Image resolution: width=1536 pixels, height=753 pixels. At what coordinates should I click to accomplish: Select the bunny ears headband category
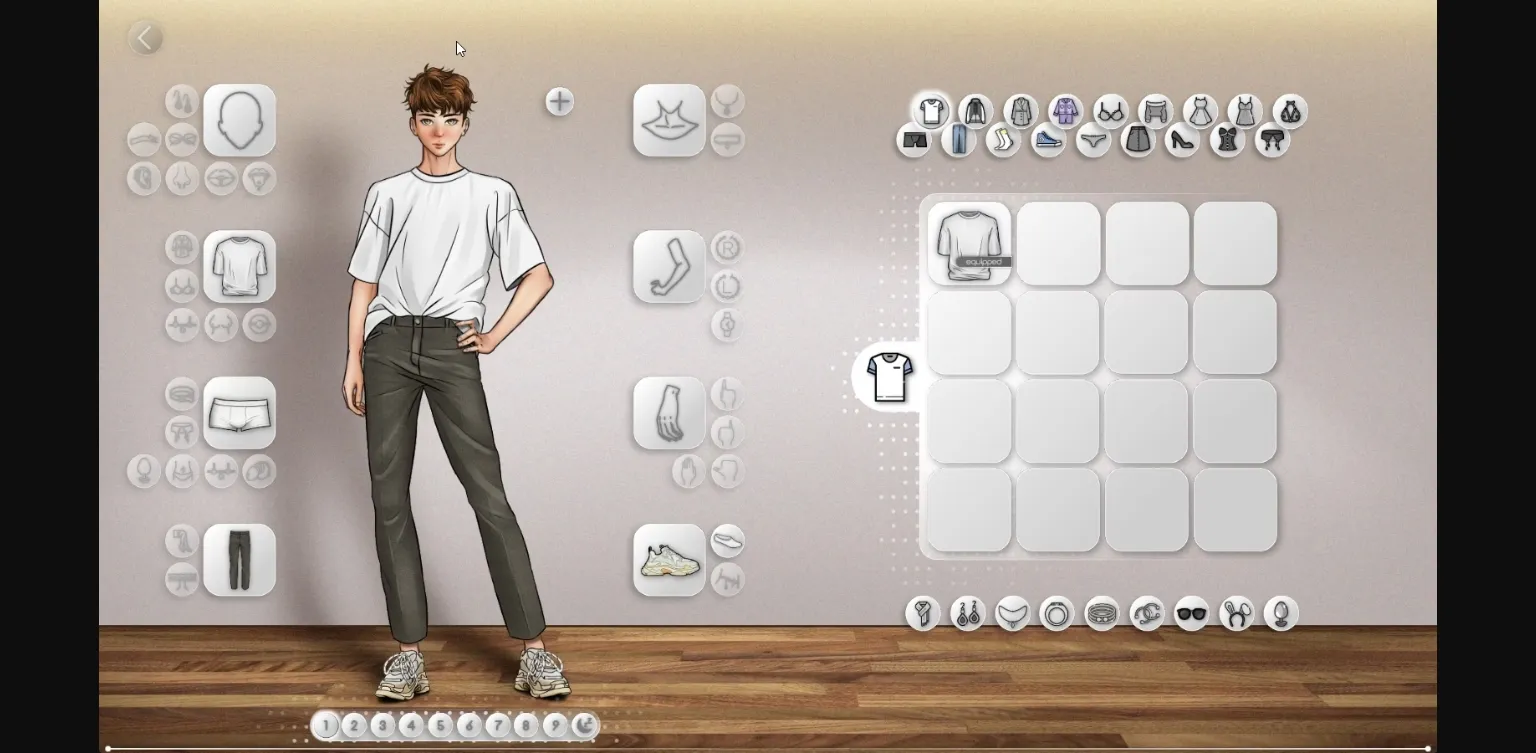pos(1237,614)
